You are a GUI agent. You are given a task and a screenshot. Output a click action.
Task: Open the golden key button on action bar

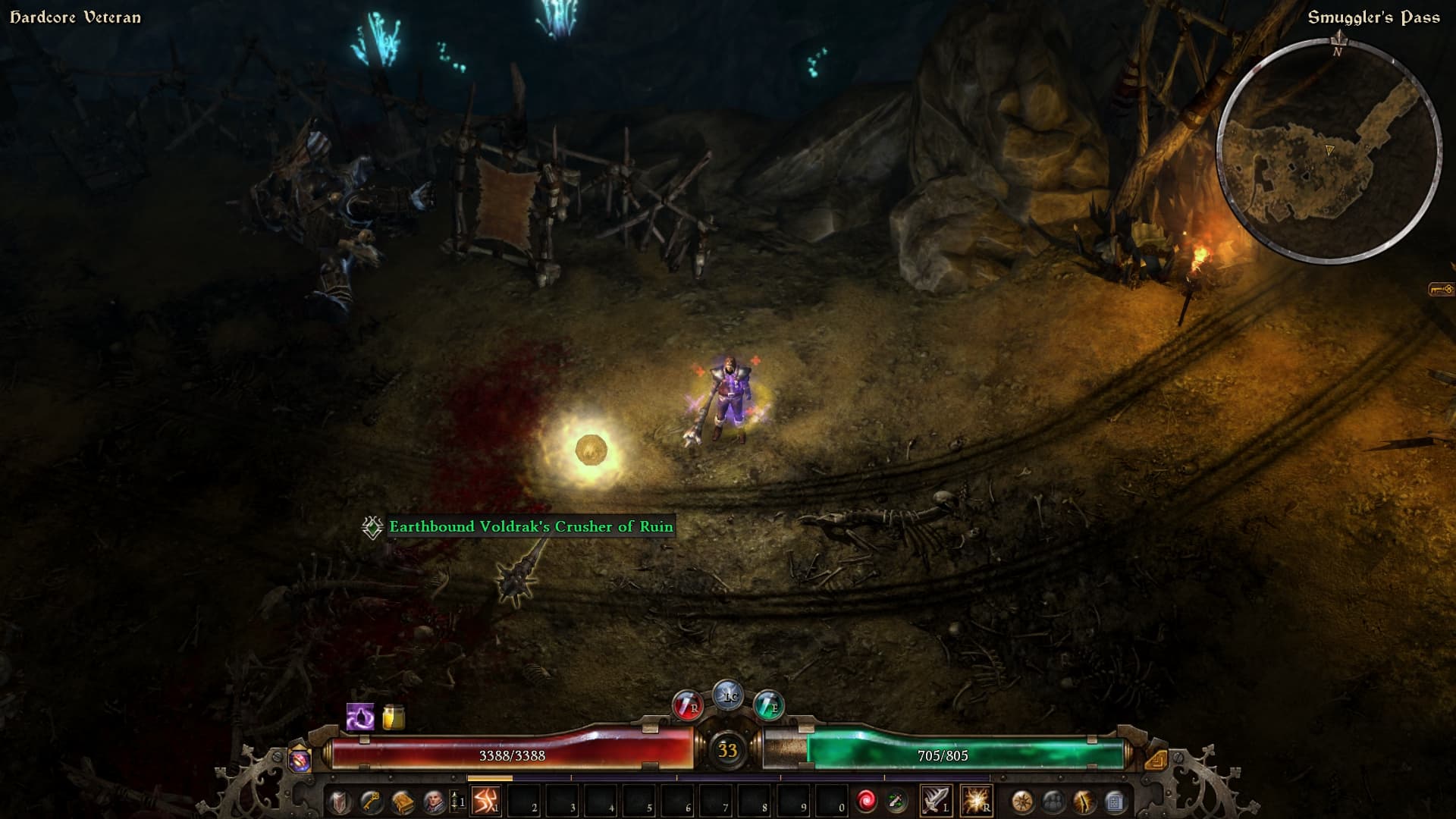[370, 802]
